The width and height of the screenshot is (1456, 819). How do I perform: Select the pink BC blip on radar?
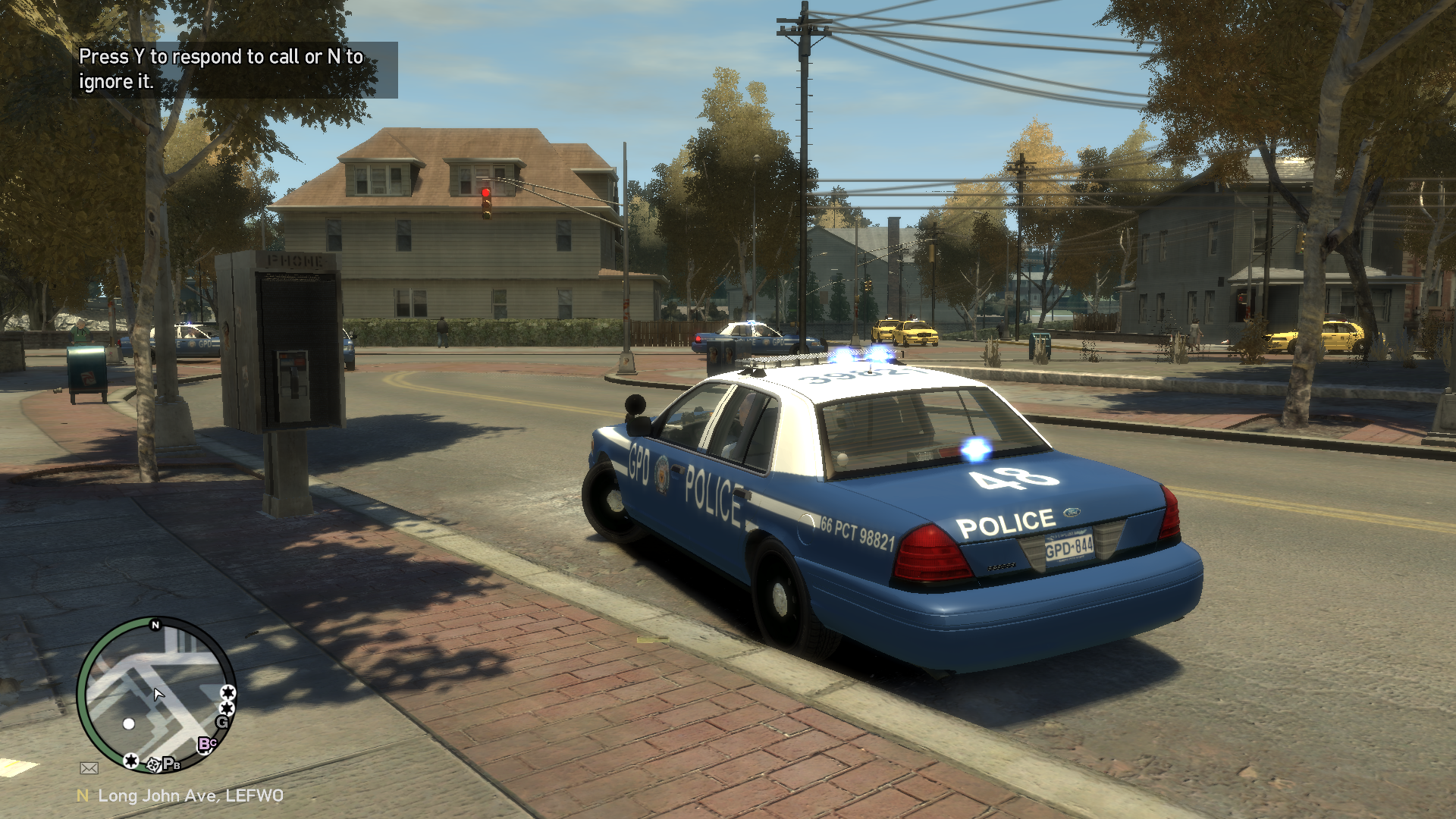click(206, 744)
